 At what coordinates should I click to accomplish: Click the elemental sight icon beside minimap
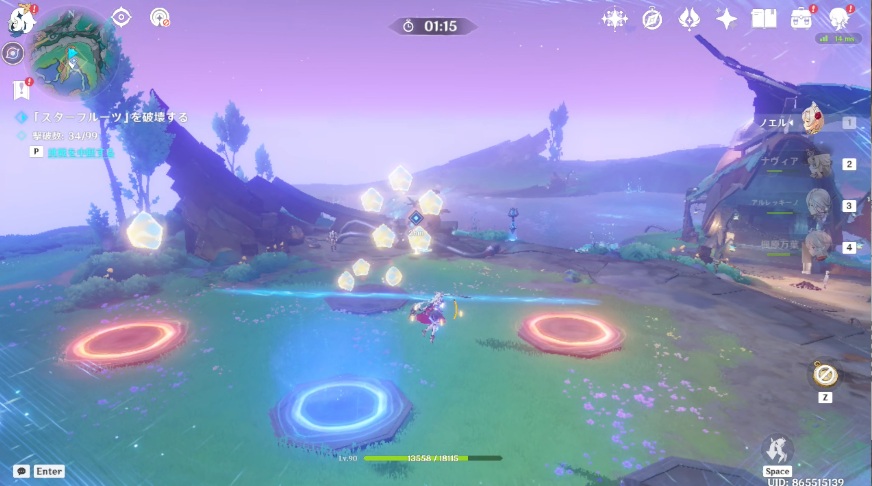pyautogui.click(x=13, y=54)
